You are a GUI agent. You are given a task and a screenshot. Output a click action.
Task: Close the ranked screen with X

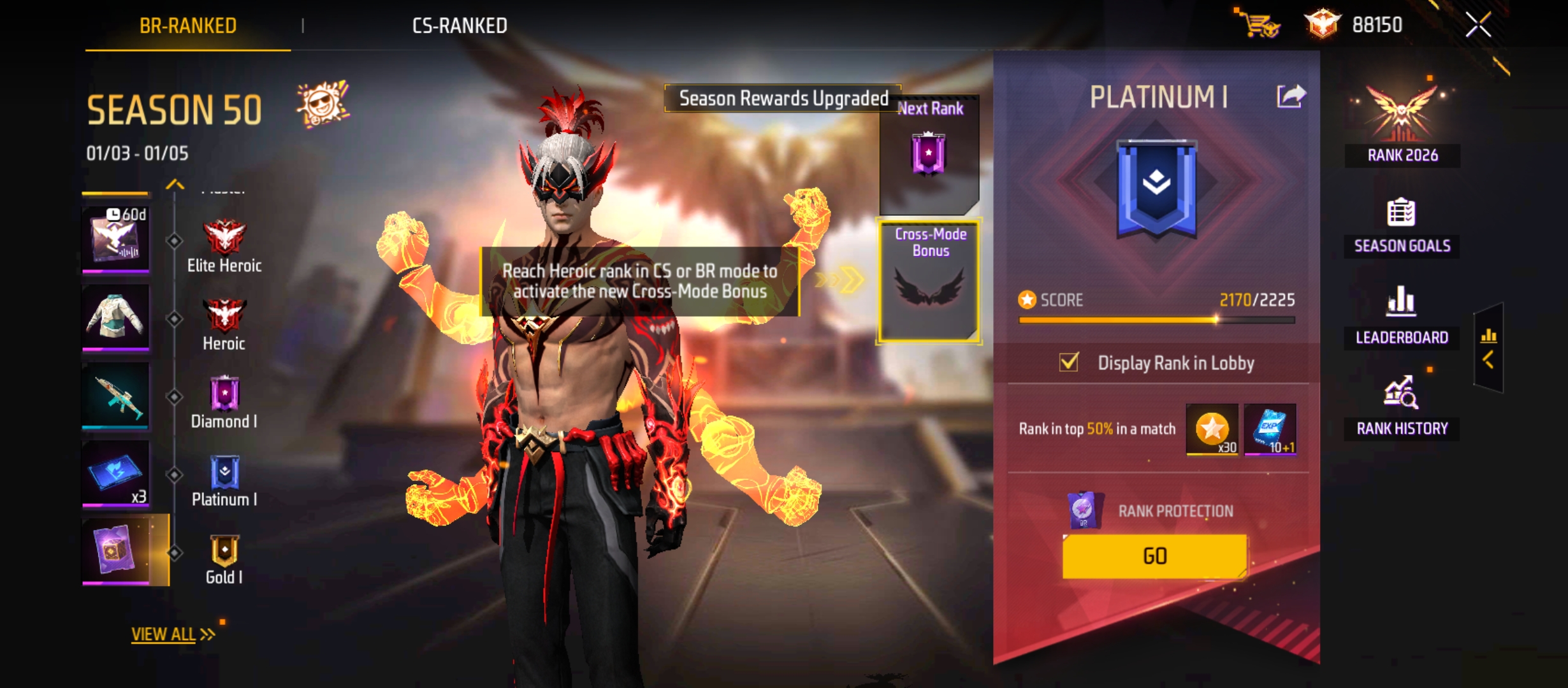coord(1478,25)
